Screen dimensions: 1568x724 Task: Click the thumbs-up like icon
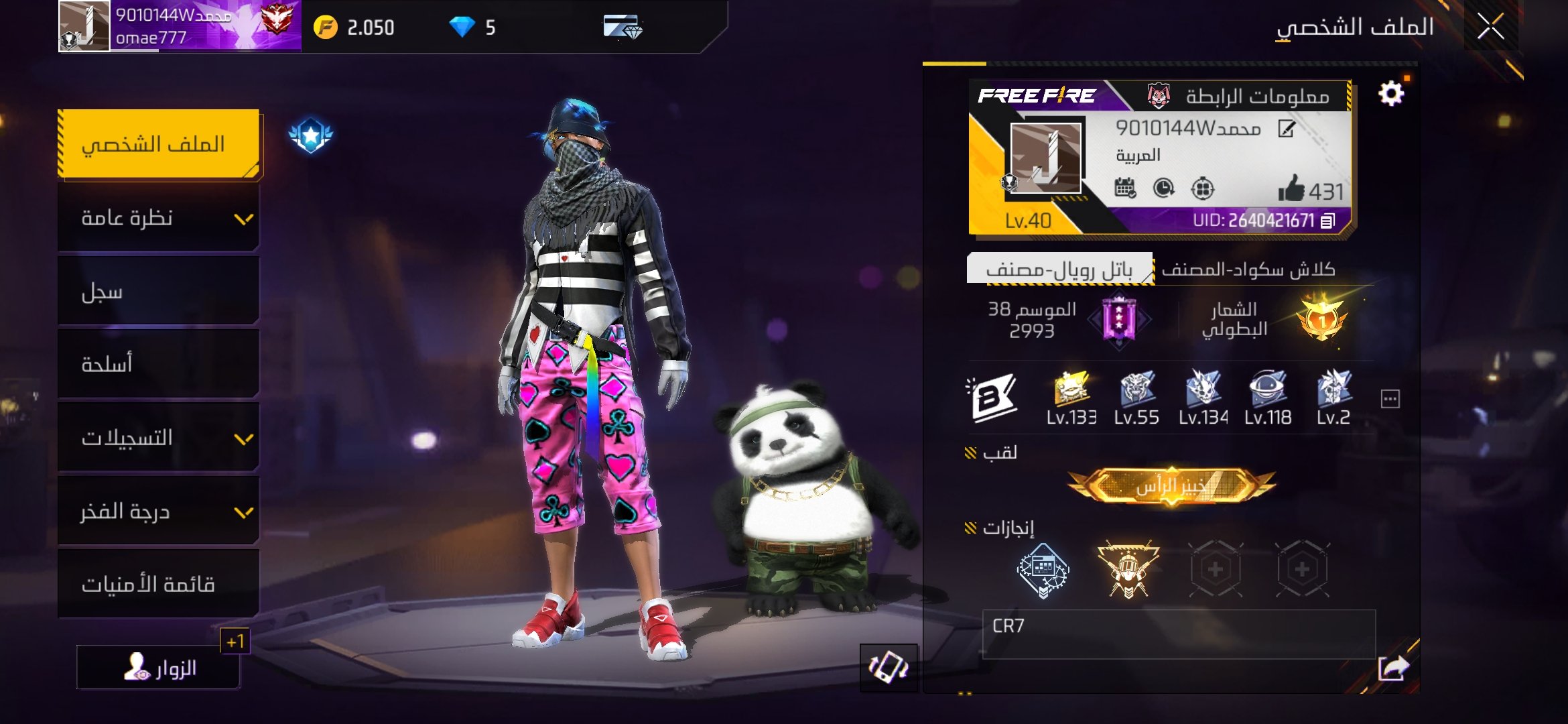pyautogui.click(x=1291, y=190)
